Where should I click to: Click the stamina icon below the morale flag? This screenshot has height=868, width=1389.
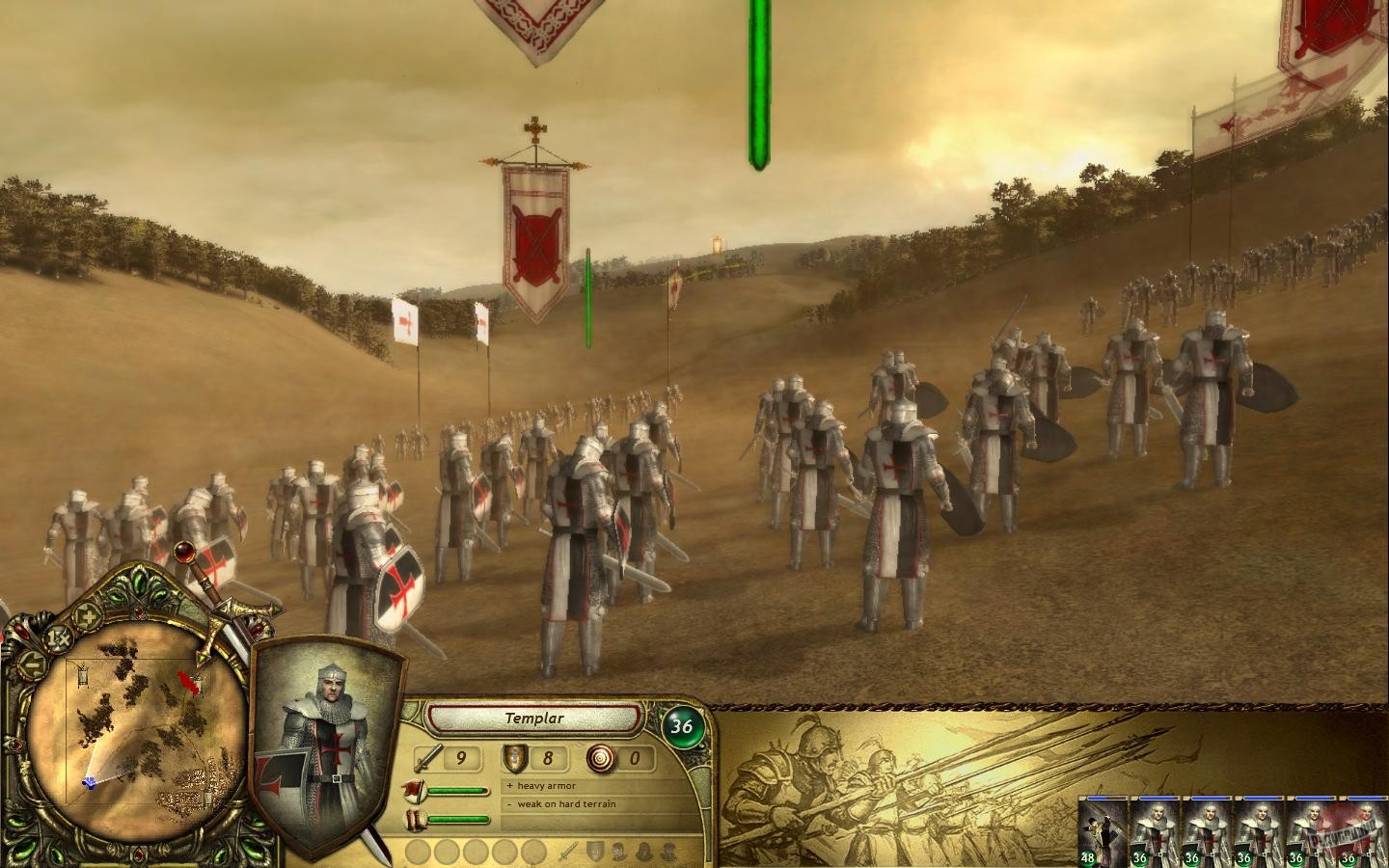415,818
